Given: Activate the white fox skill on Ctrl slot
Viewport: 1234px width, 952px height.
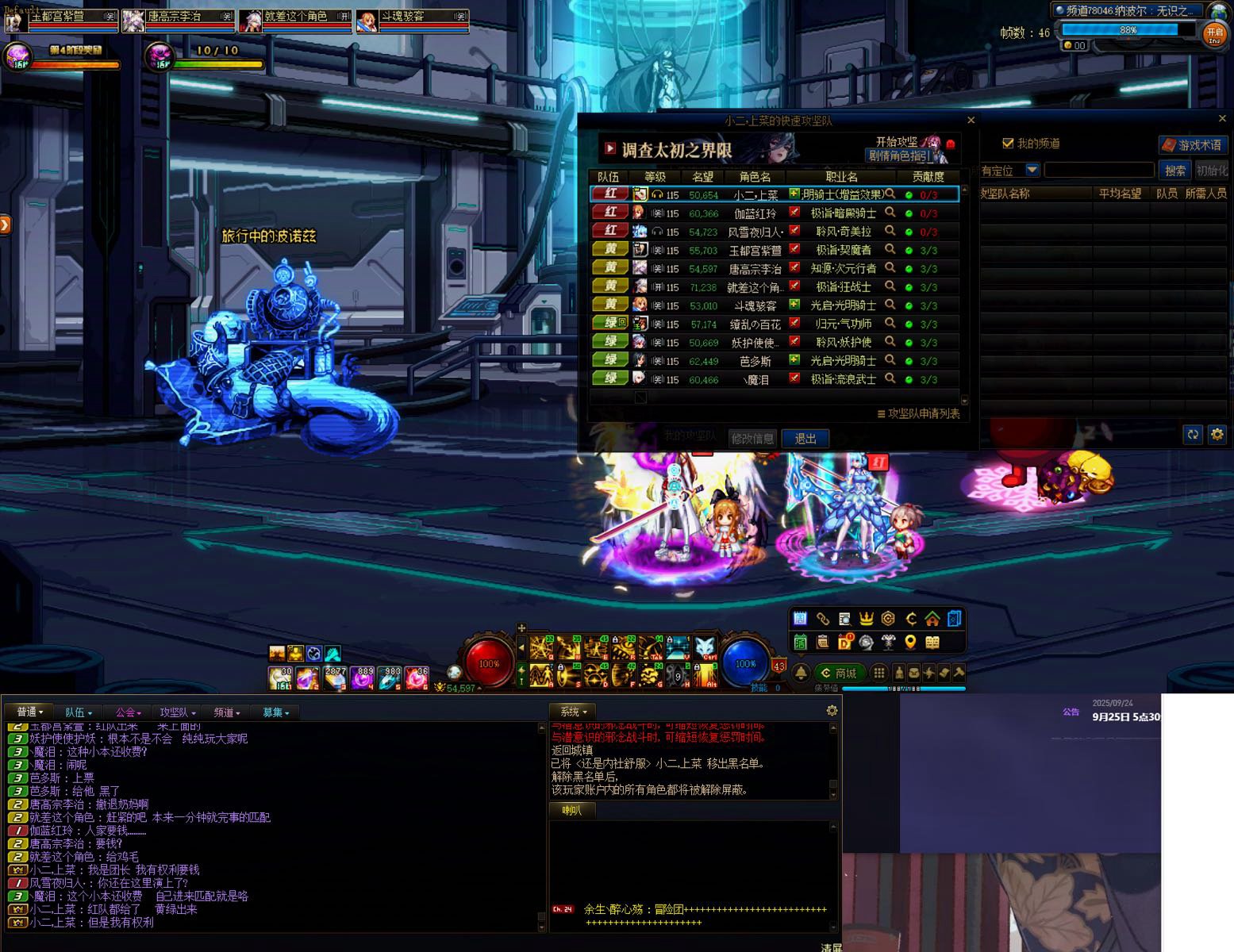Looking at the screenshot, I should tap(705, 647).
